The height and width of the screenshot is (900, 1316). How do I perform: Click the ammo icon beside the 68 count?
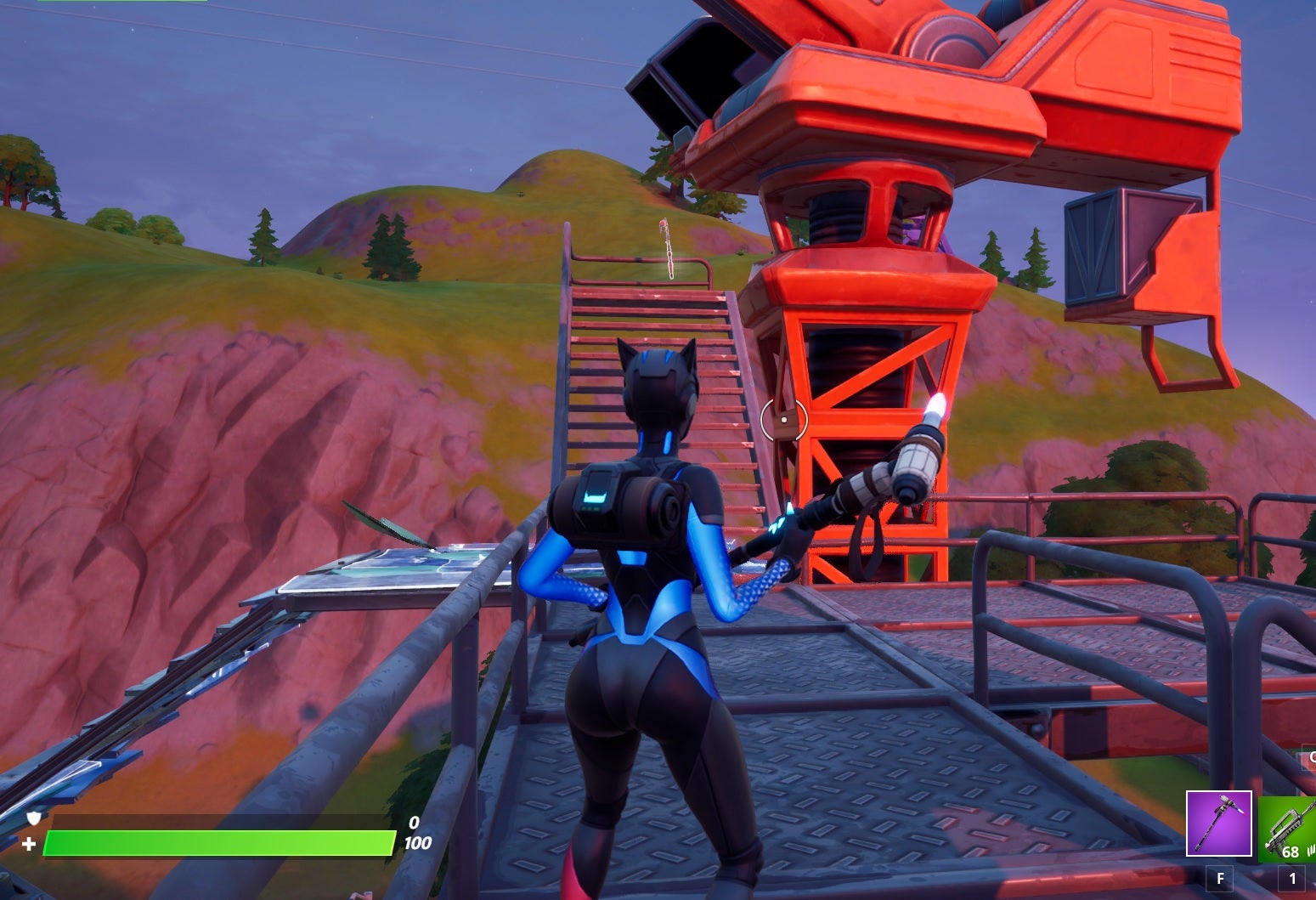(1311, 852)
